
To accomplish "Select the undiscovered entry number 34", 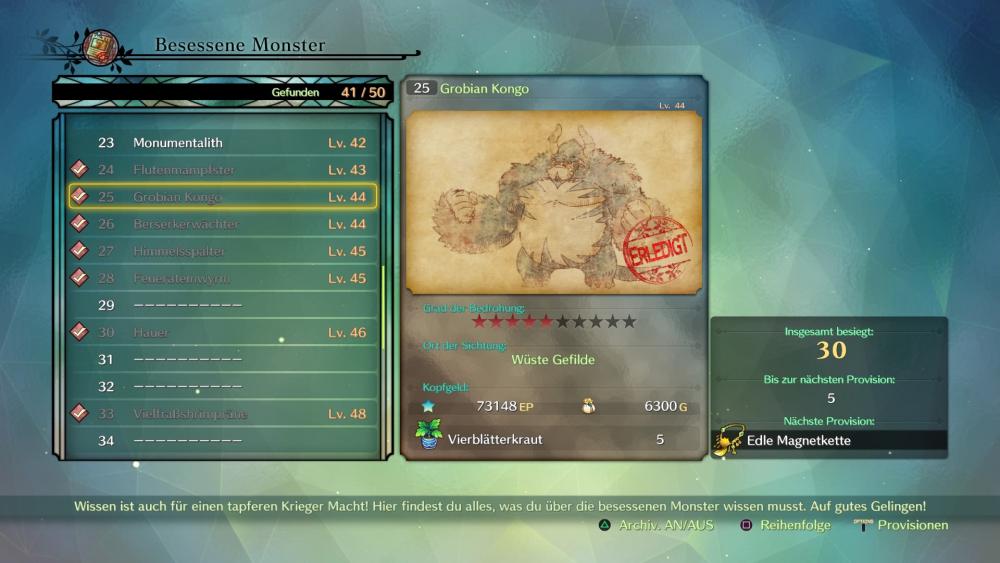I will point(222,440).
